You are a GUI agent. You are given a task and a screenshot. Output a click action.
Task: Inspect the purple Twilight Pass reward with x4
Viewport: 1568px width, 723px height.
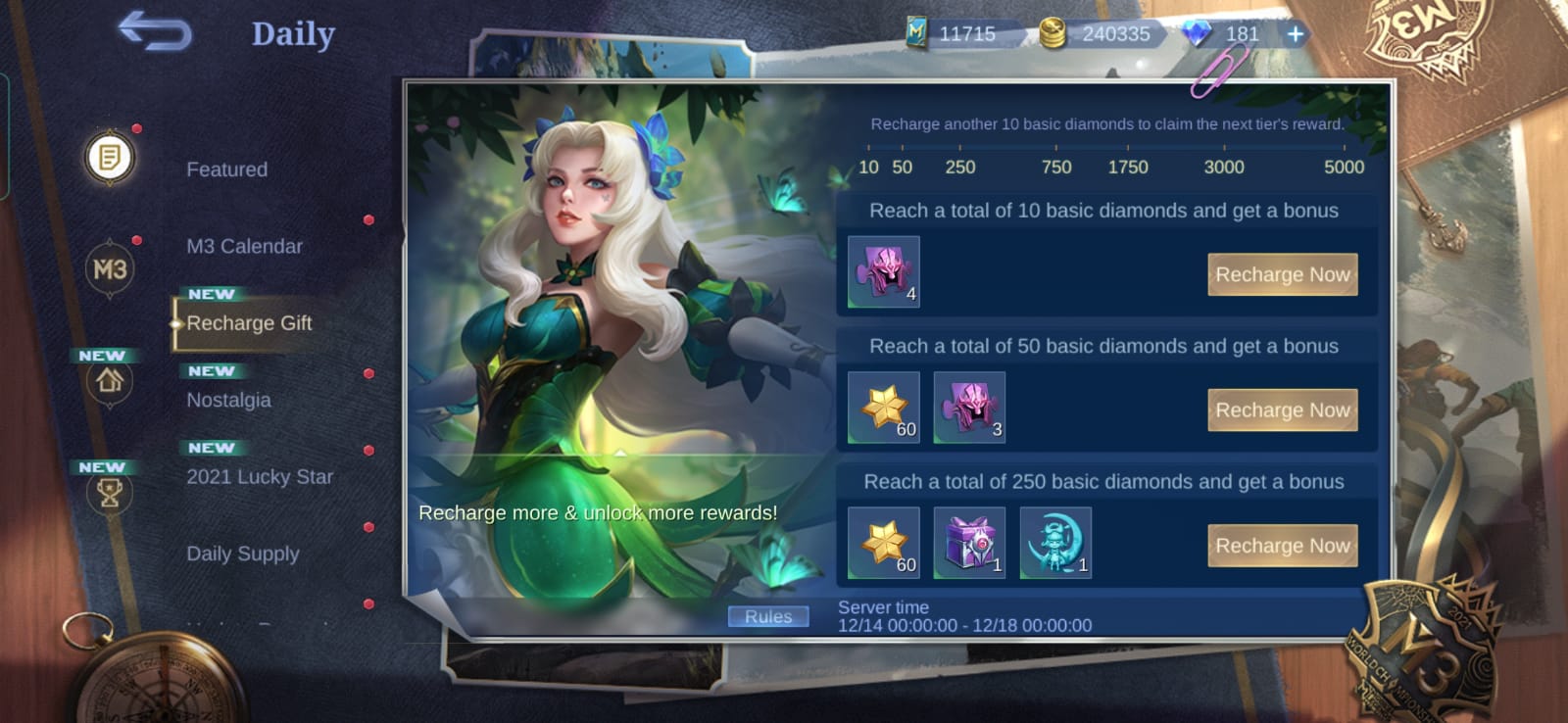[x=880, y=271]
